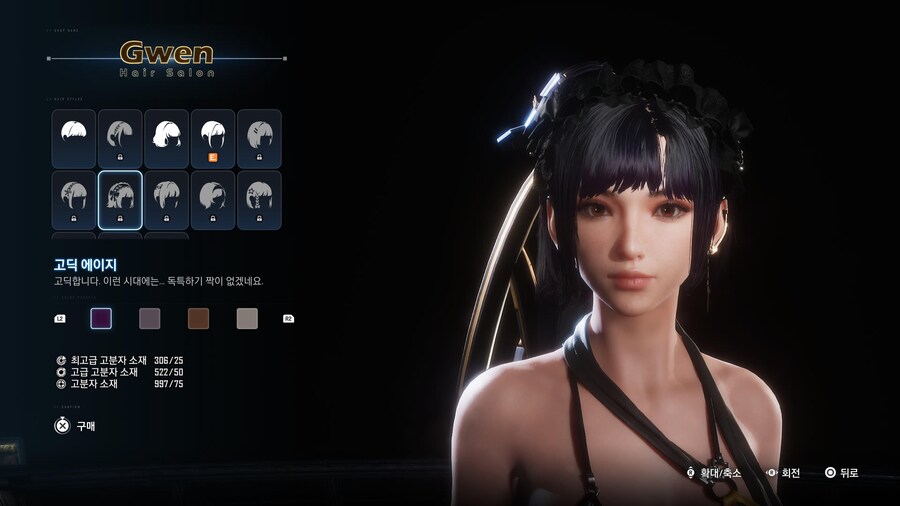This screenshot has width=900, height=506.
Task: Choose the muted mauve-gray hair color swatch
Action: click(149, 318)
